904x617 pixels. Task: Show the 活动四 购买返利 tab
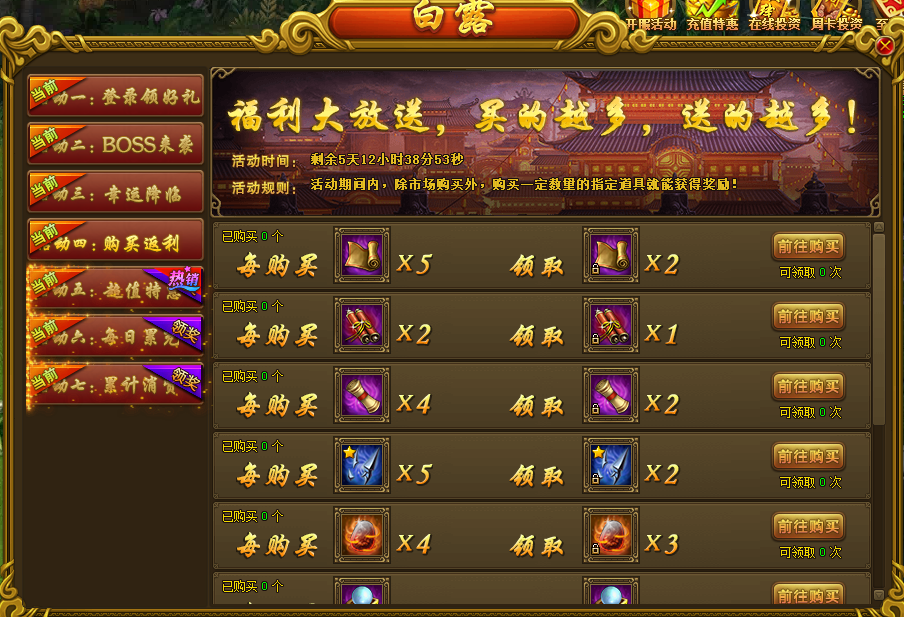pyautogui.click(x=116, y=240)
